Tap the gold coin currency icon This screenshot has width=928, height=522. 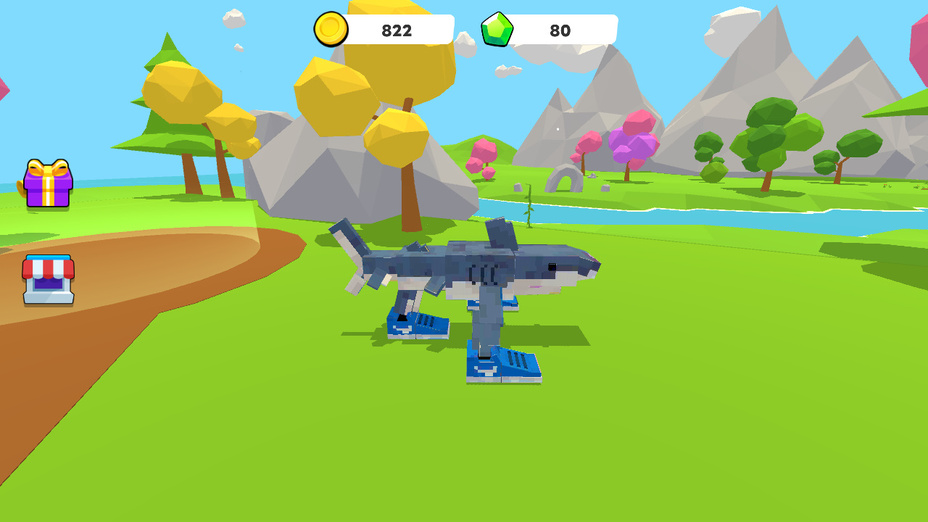coord(331,29)
